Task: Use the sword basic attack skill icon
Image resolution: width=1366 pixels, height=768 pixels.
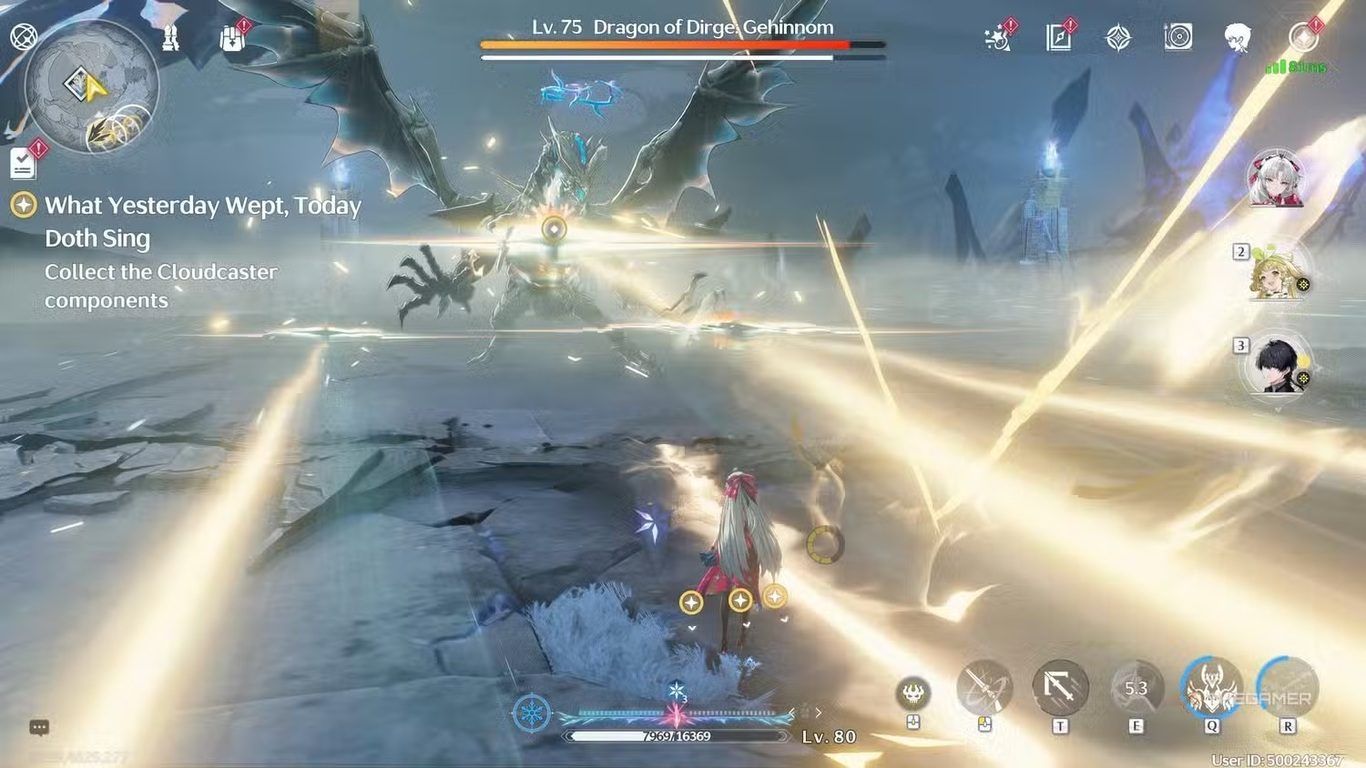Action: (x=984, y=688)
